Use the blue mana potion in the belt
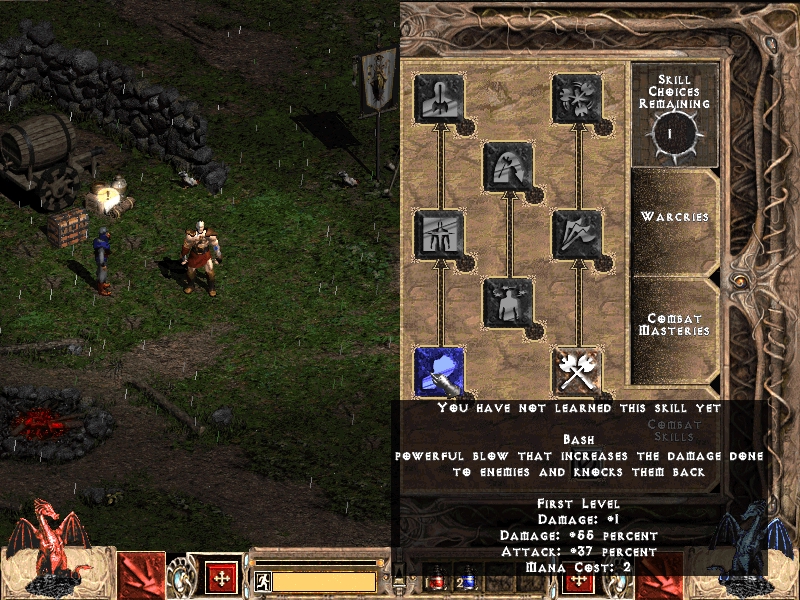Viewport: 800px width, 600px height. [x=468, y=580]
